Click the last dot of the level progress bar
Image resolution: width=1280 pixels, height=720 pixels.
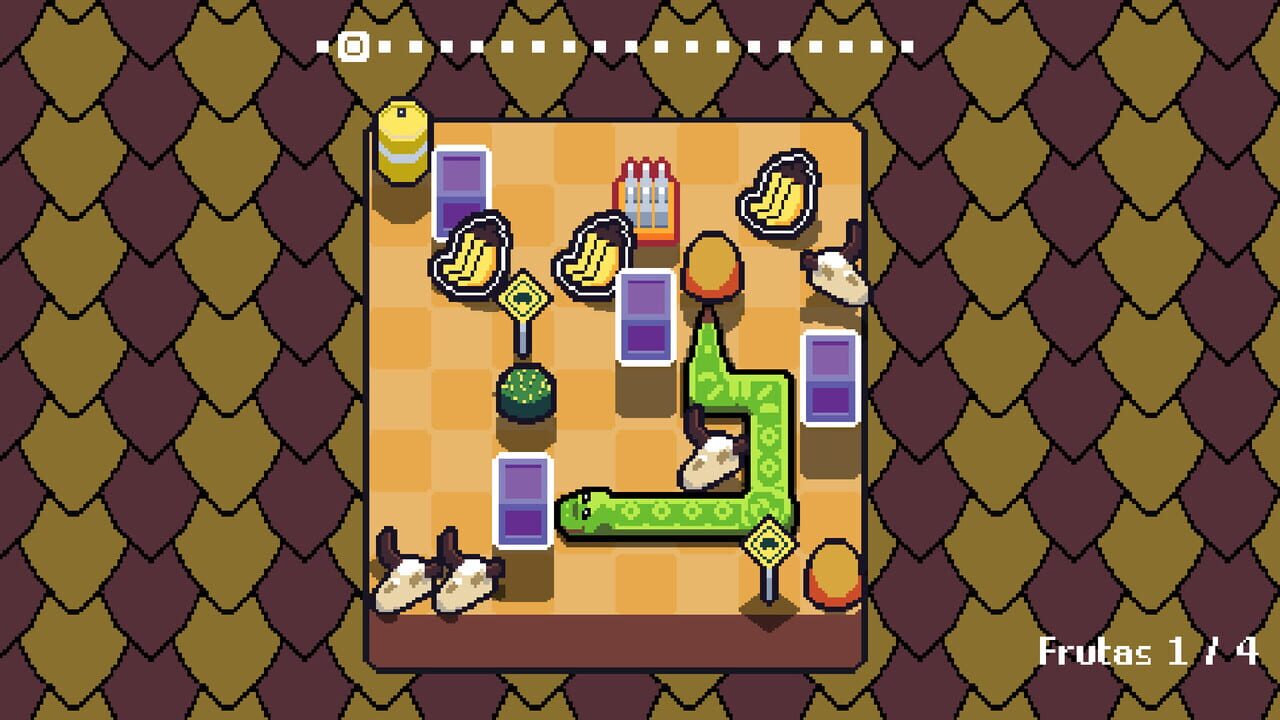(908, 44)
